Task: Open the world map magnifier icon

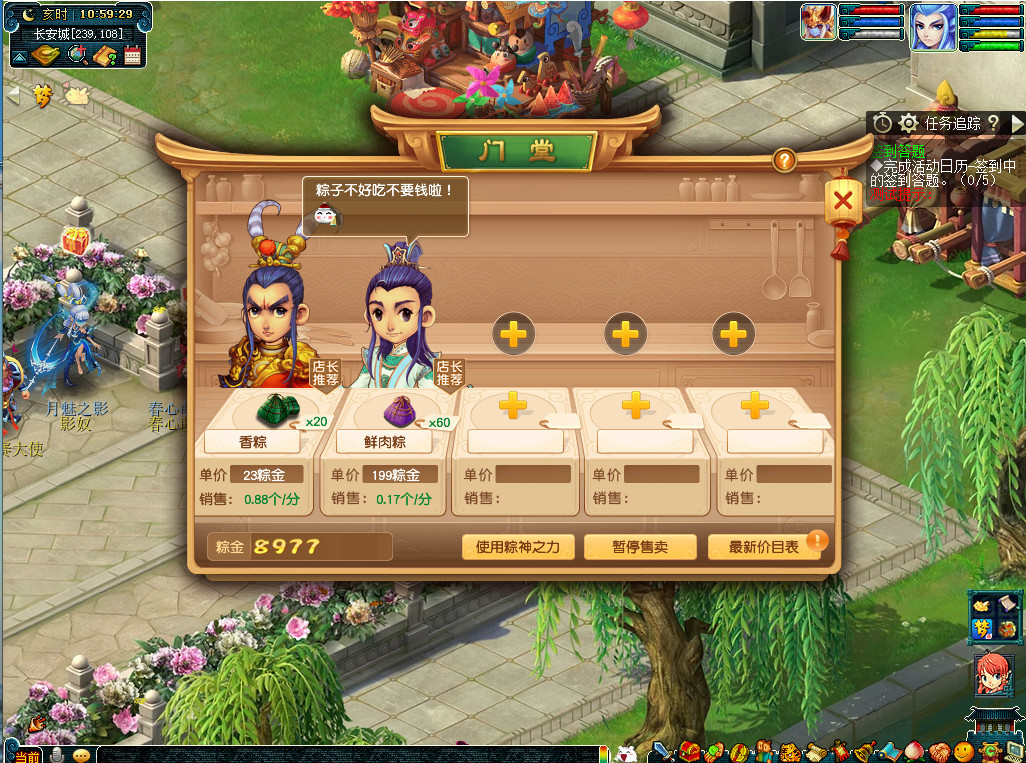Action: point(76,55)
